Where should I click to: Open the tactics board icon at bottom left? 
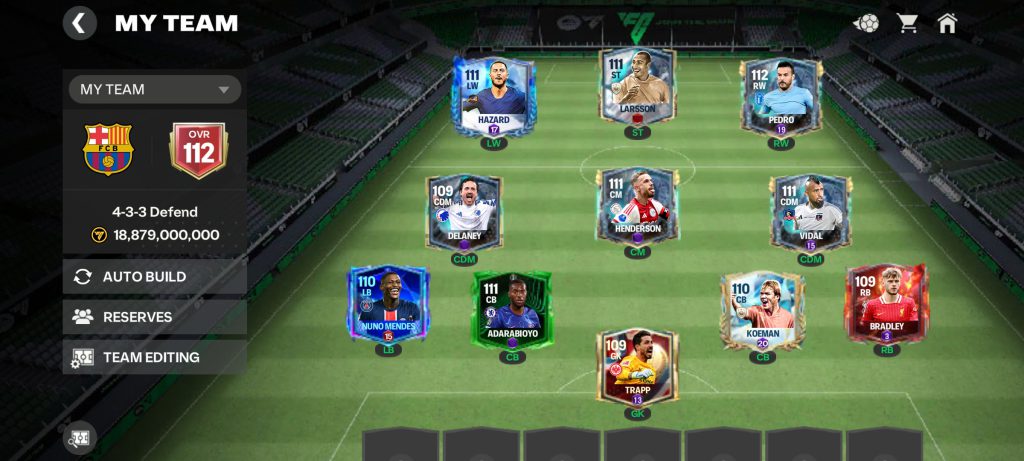pyautogui.click(x=80, y=438)
